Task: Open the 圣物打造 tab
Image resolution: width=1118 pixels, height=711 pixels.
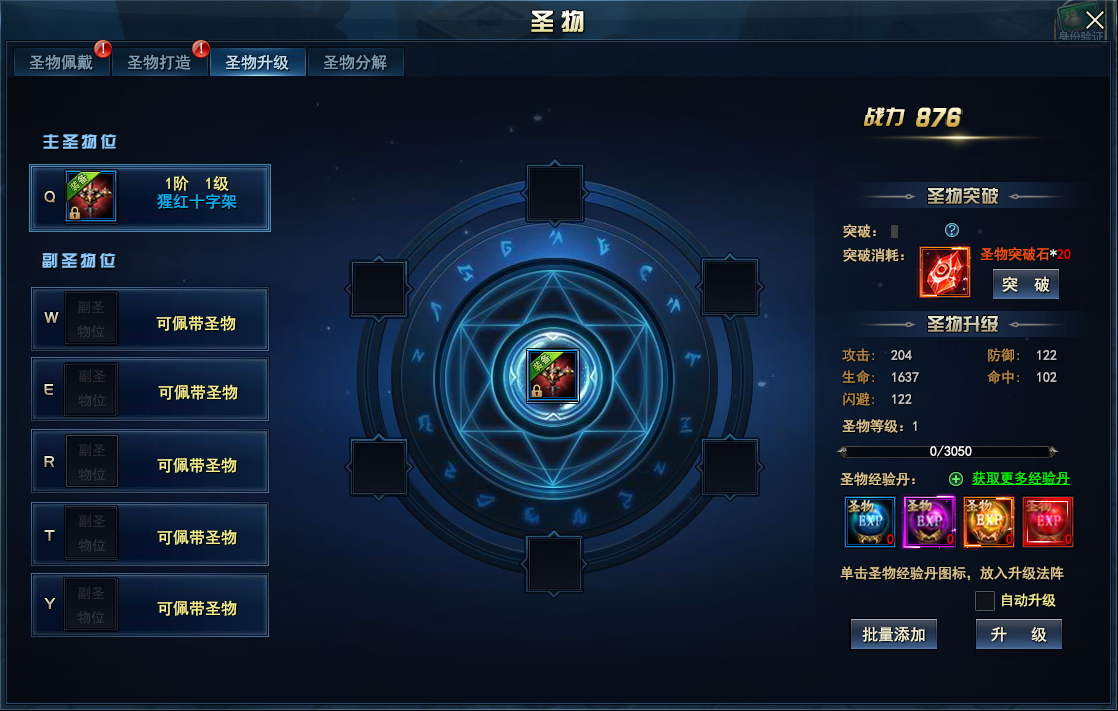Action: tap(159, 63)
